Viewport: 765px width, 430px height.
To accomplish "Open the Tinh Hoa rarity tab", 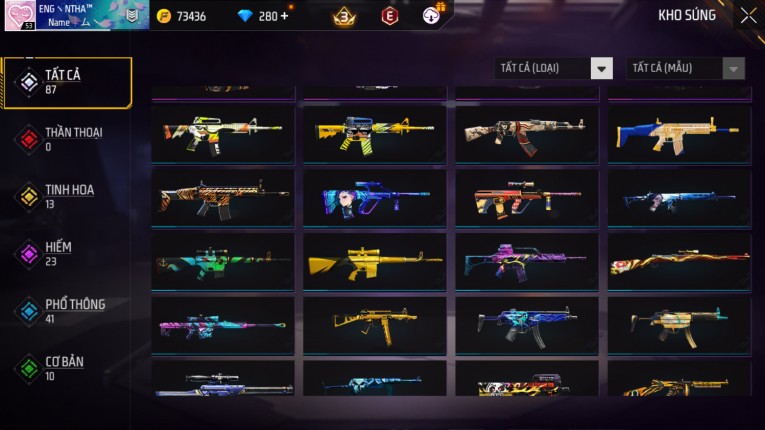I will (67, 196).
